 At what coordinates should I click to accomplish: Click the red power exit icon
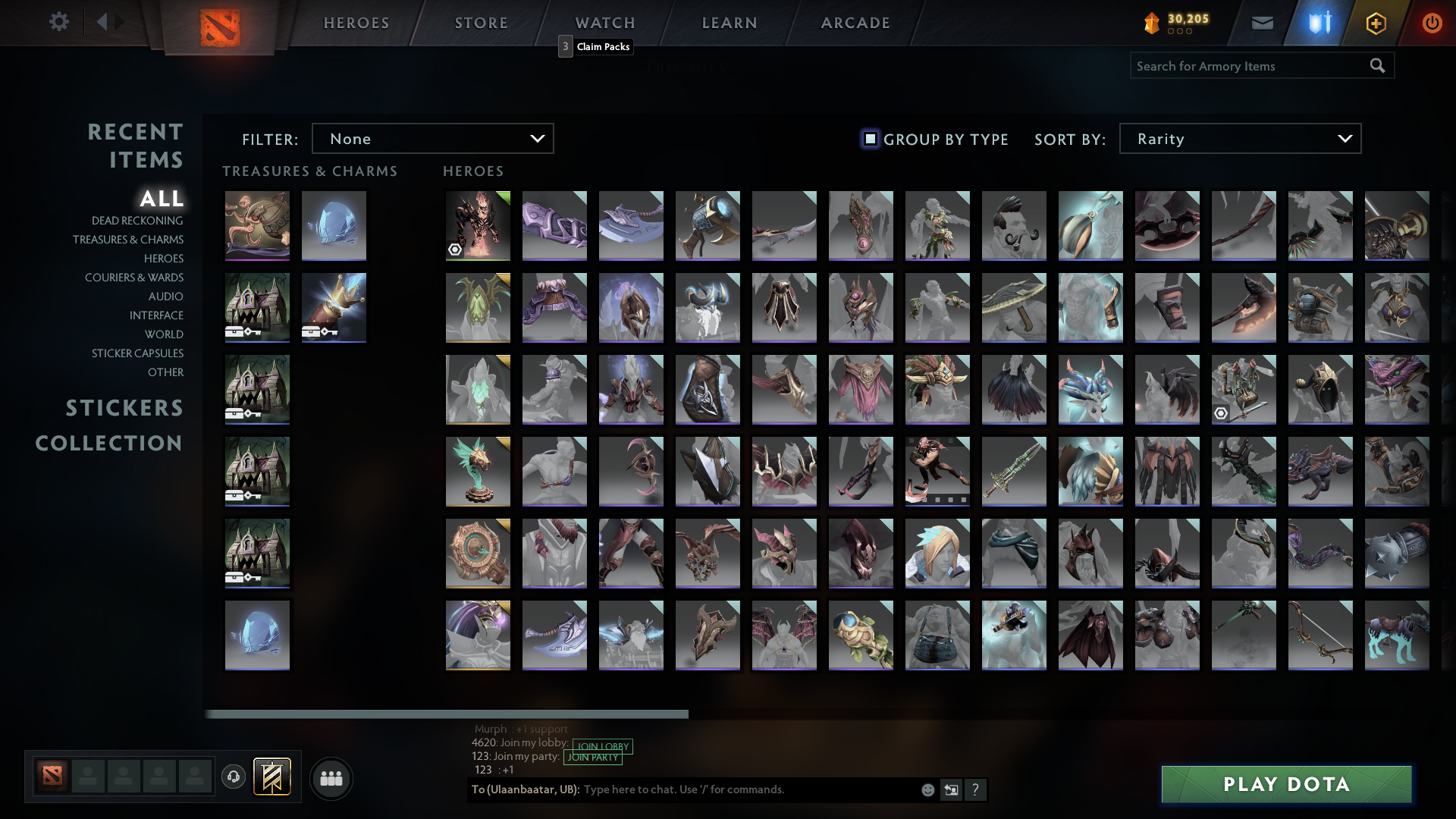click(1432, 23)
